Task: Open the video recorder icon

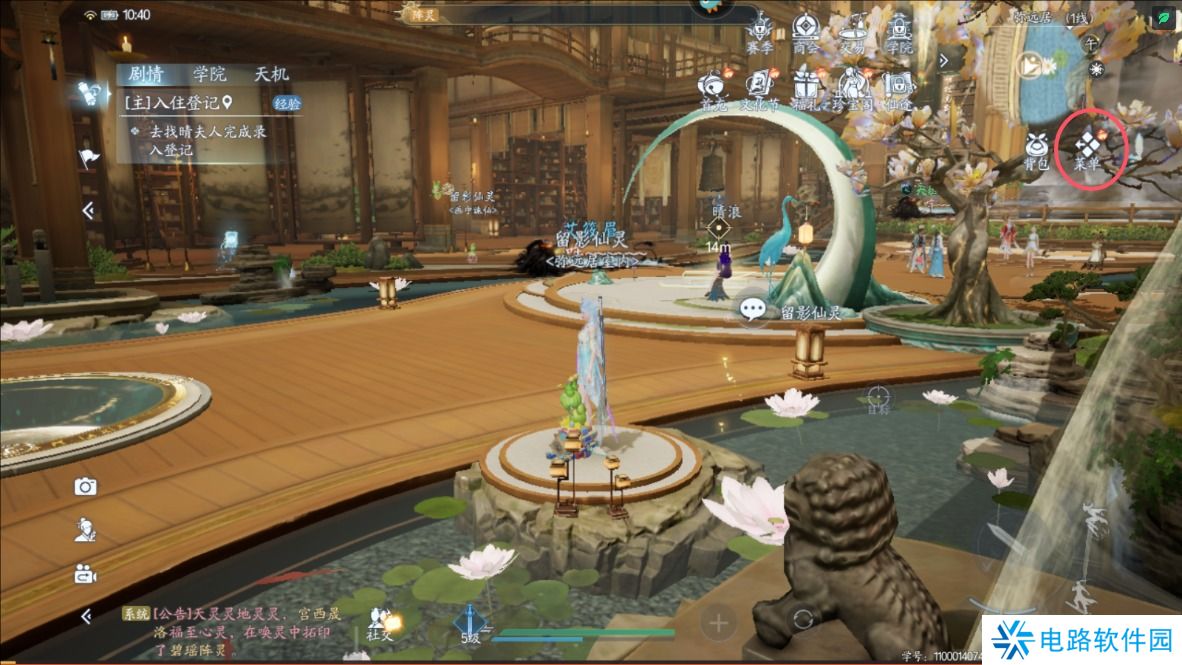Action: click(86, 574)
